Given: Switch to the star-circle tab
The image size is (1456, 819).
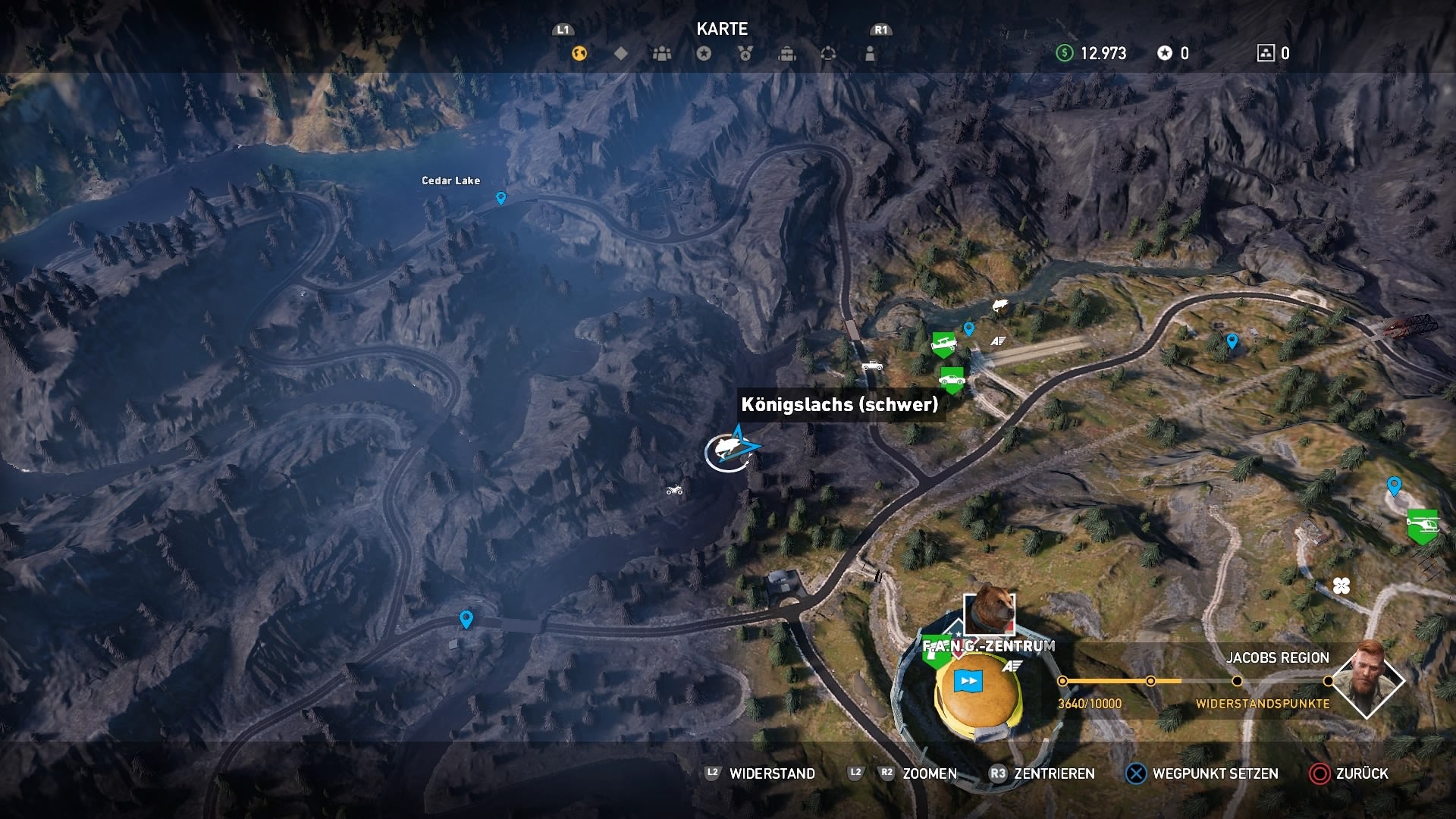Looking at the screenshot, I should point(704,53).
